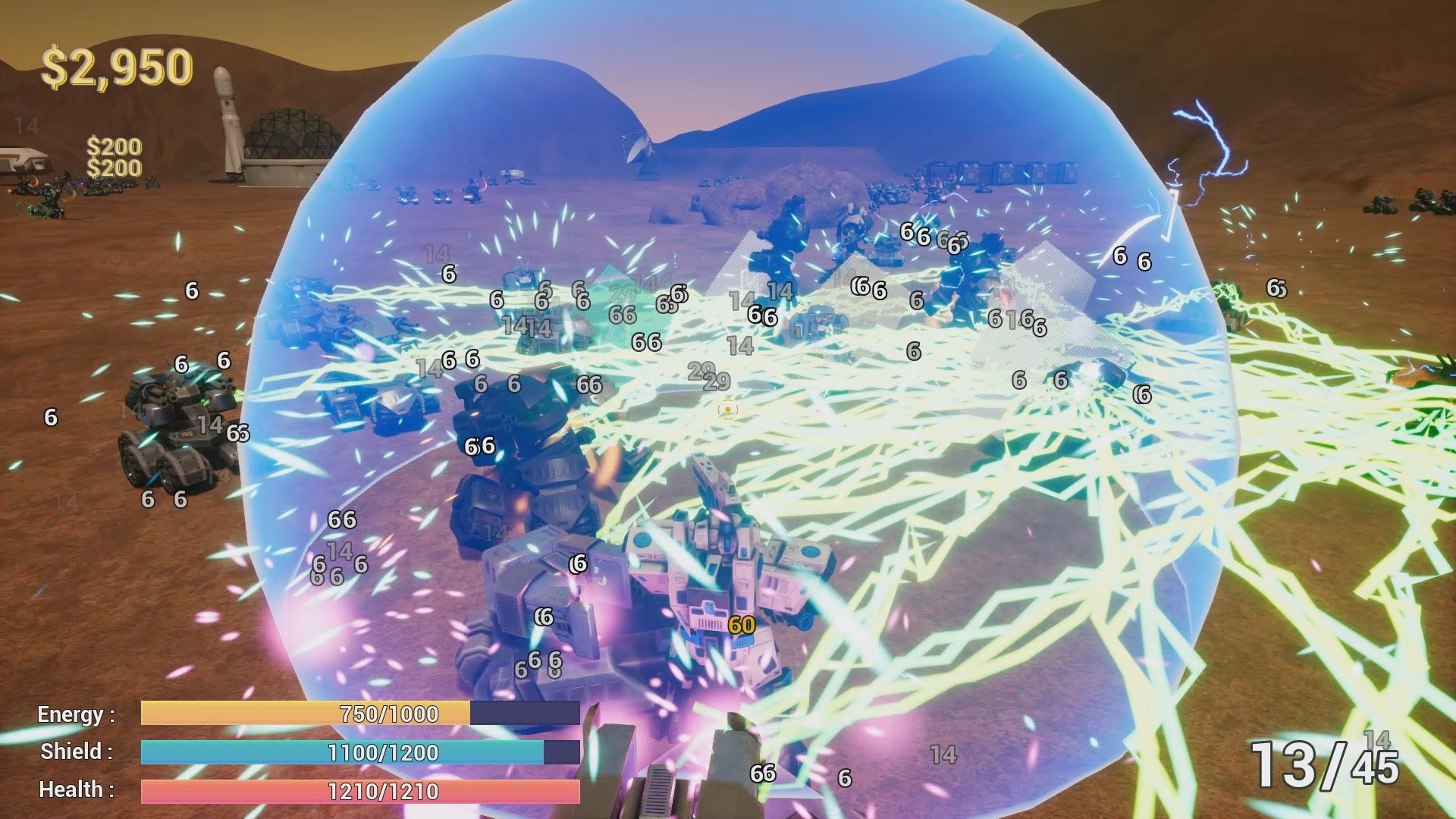Select the Energy label in the HUD
This screenshot has height=819, width=1456.
[72, 714]
